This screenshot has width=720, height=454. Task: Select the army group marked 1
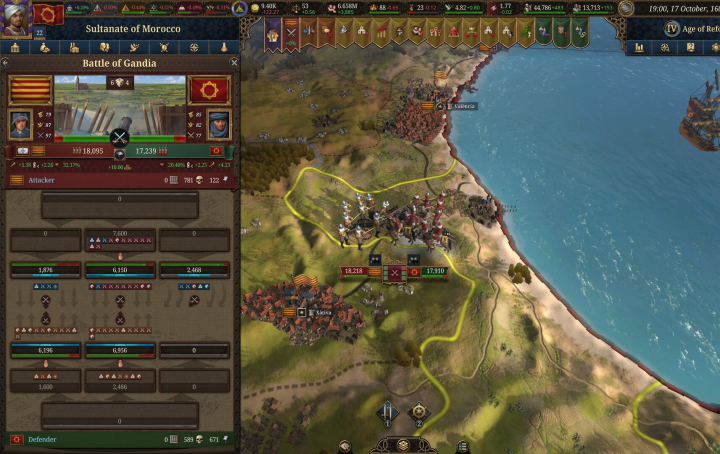(387, 413)
